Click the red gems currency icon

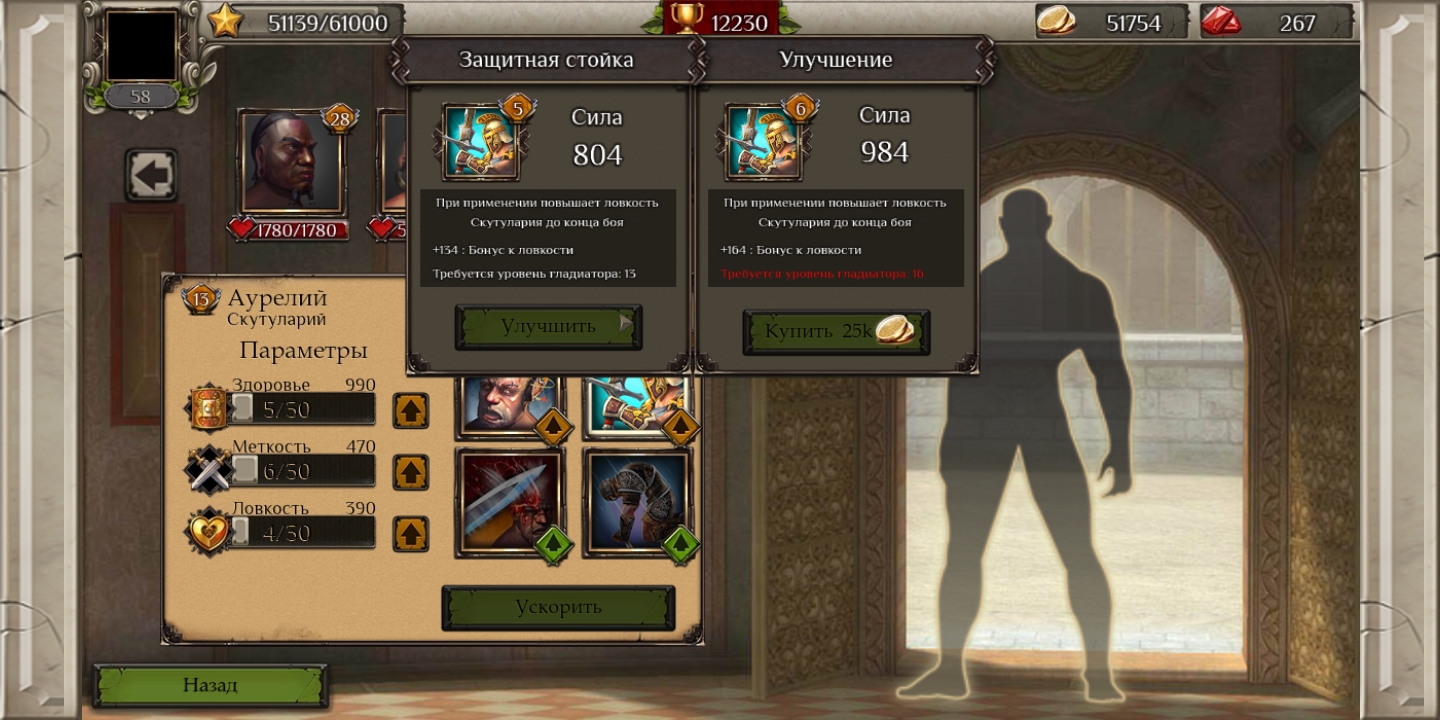point(1221,21)
